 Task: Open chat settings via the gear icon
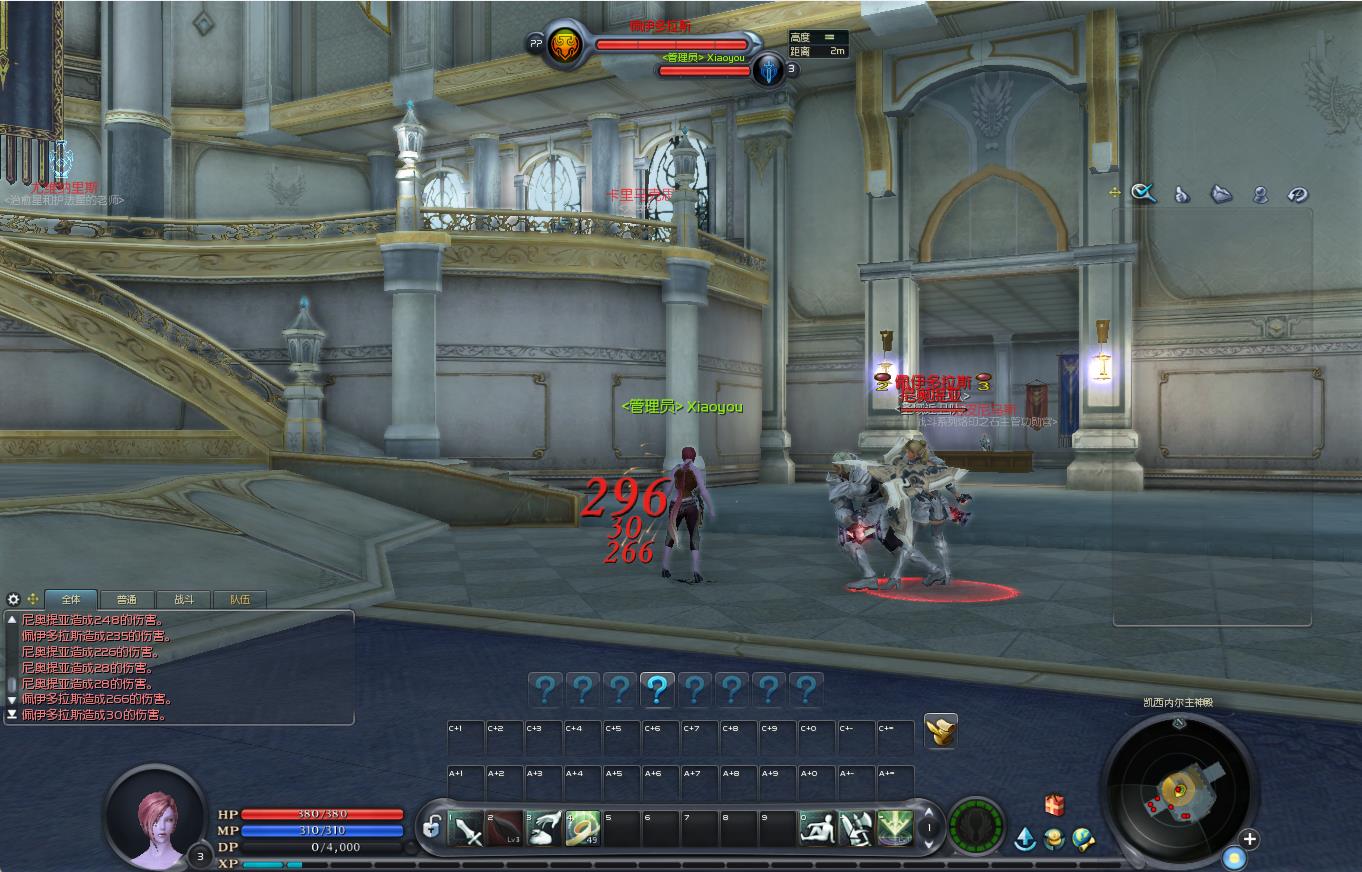(13, 599)
